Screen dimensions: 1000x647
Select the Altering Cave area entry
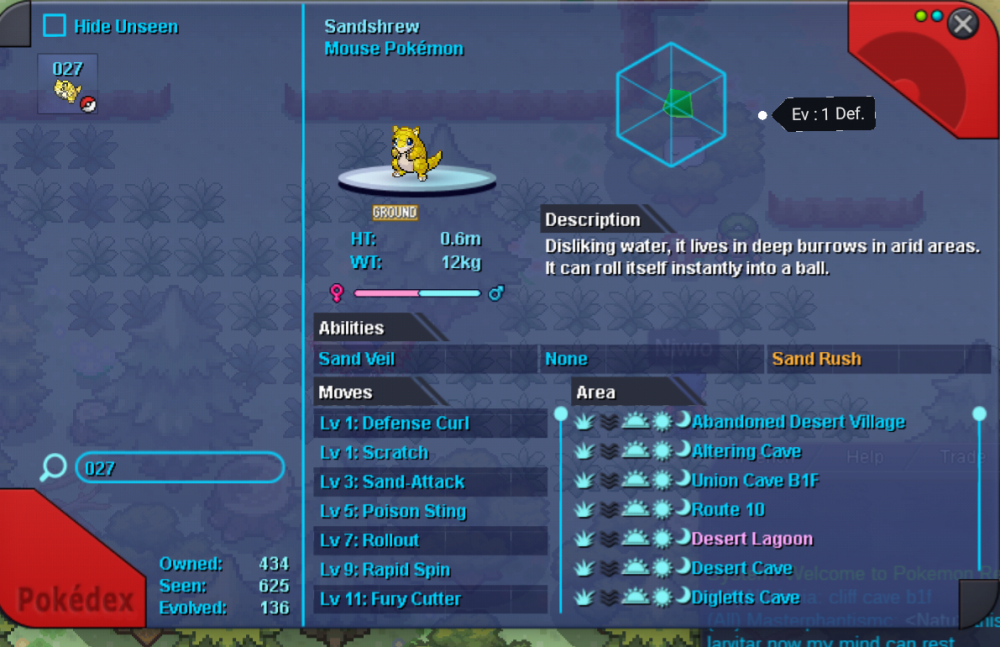pyautogui.click(x=746, y=451)
